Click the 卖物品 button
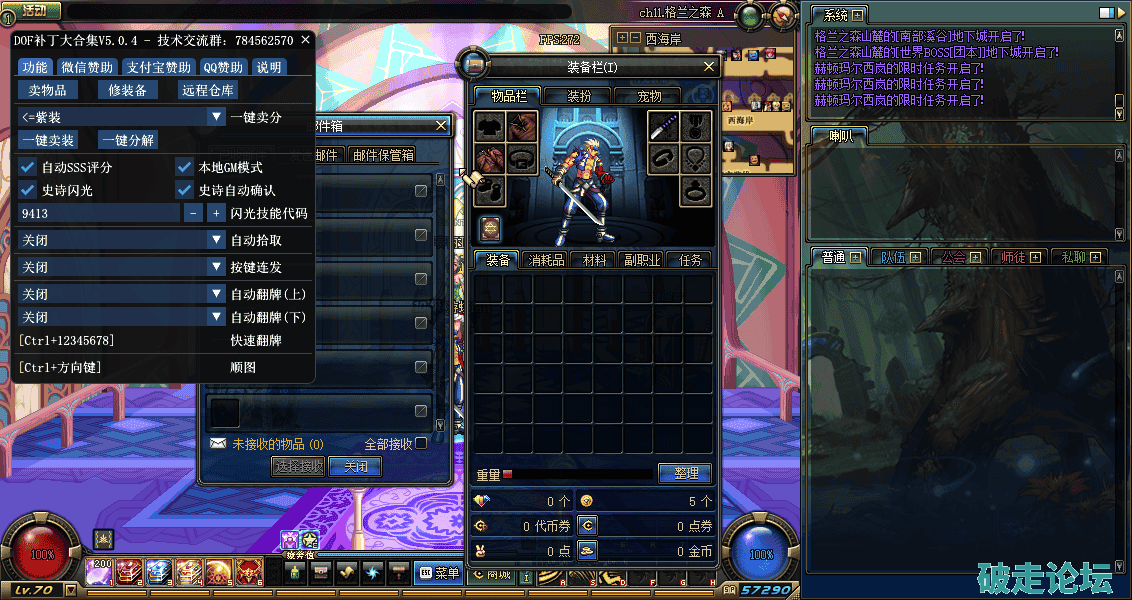 click(x=47, y=90)
